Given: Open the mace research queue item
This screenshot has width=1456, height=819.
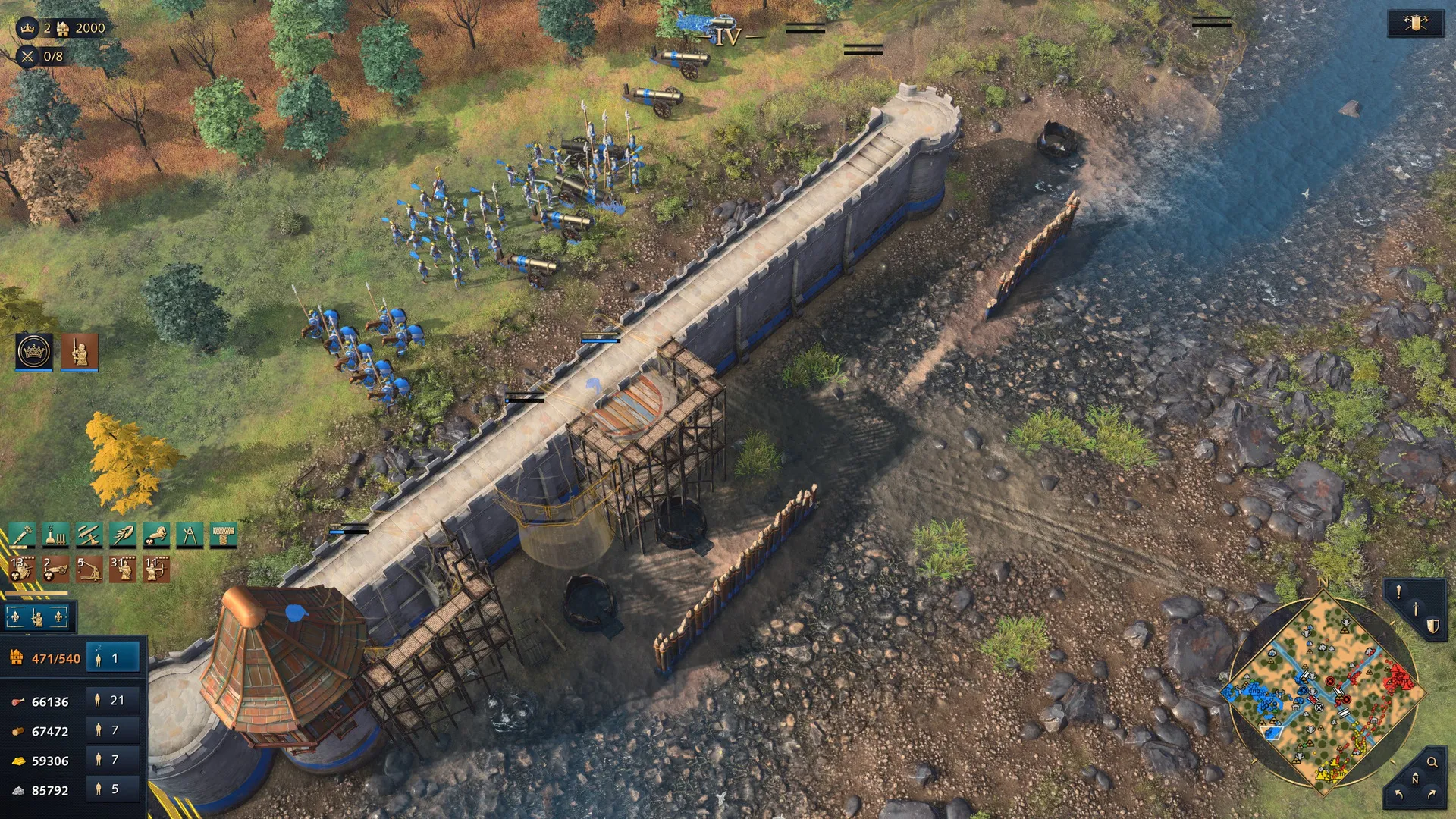Looking at the screenshot, I should (x=22, y=535).
